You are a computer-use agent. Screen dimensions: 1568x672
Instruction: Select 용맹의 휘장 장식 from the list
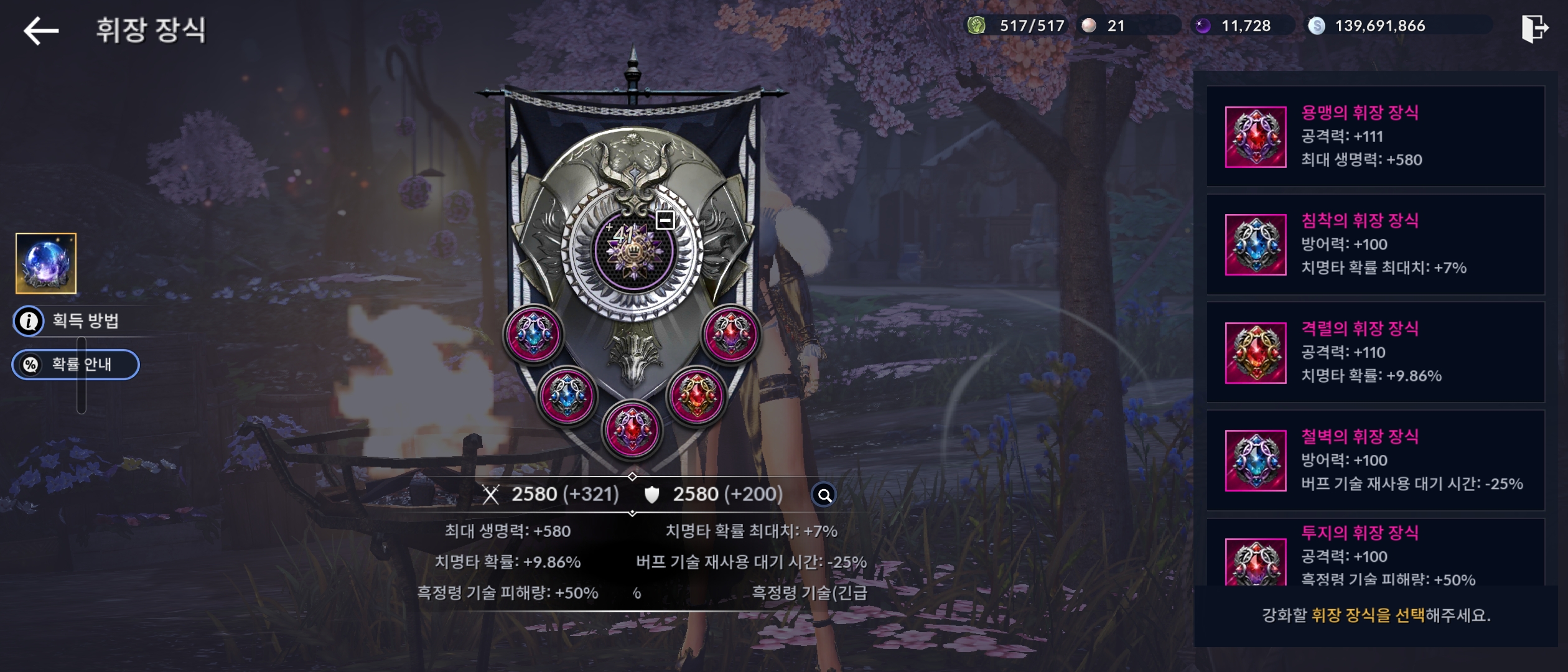pyautogui.click(x=1375, y=136)
